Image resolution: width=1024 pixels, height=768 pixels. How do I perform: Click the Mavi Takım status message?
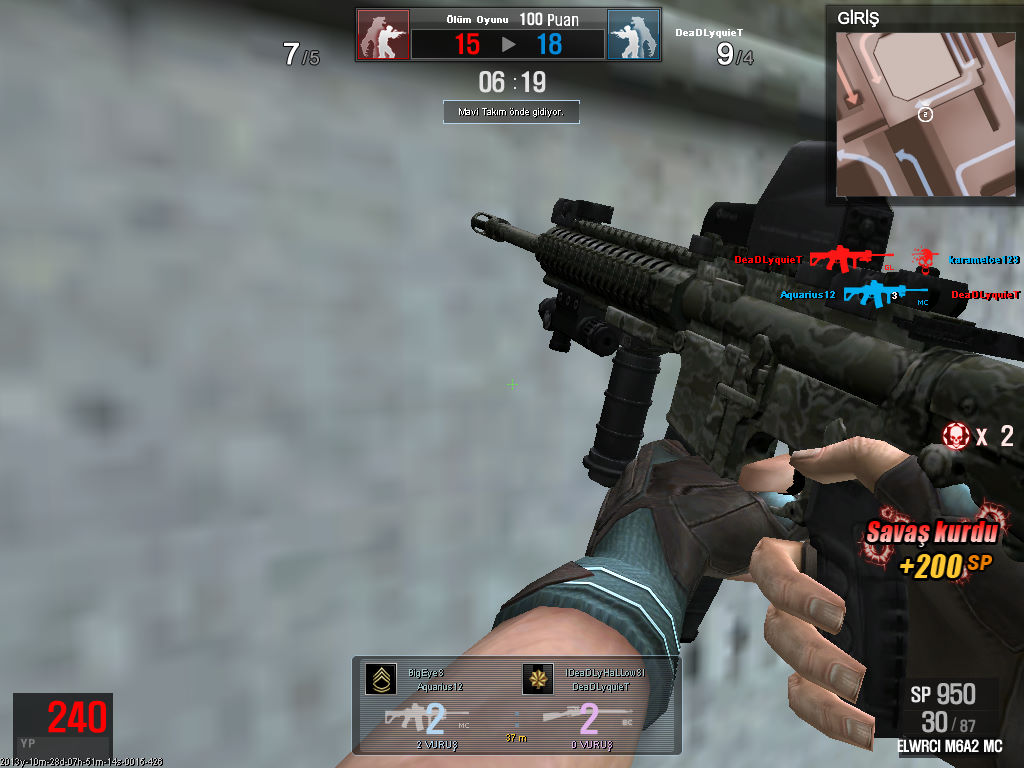click(511, 113)
